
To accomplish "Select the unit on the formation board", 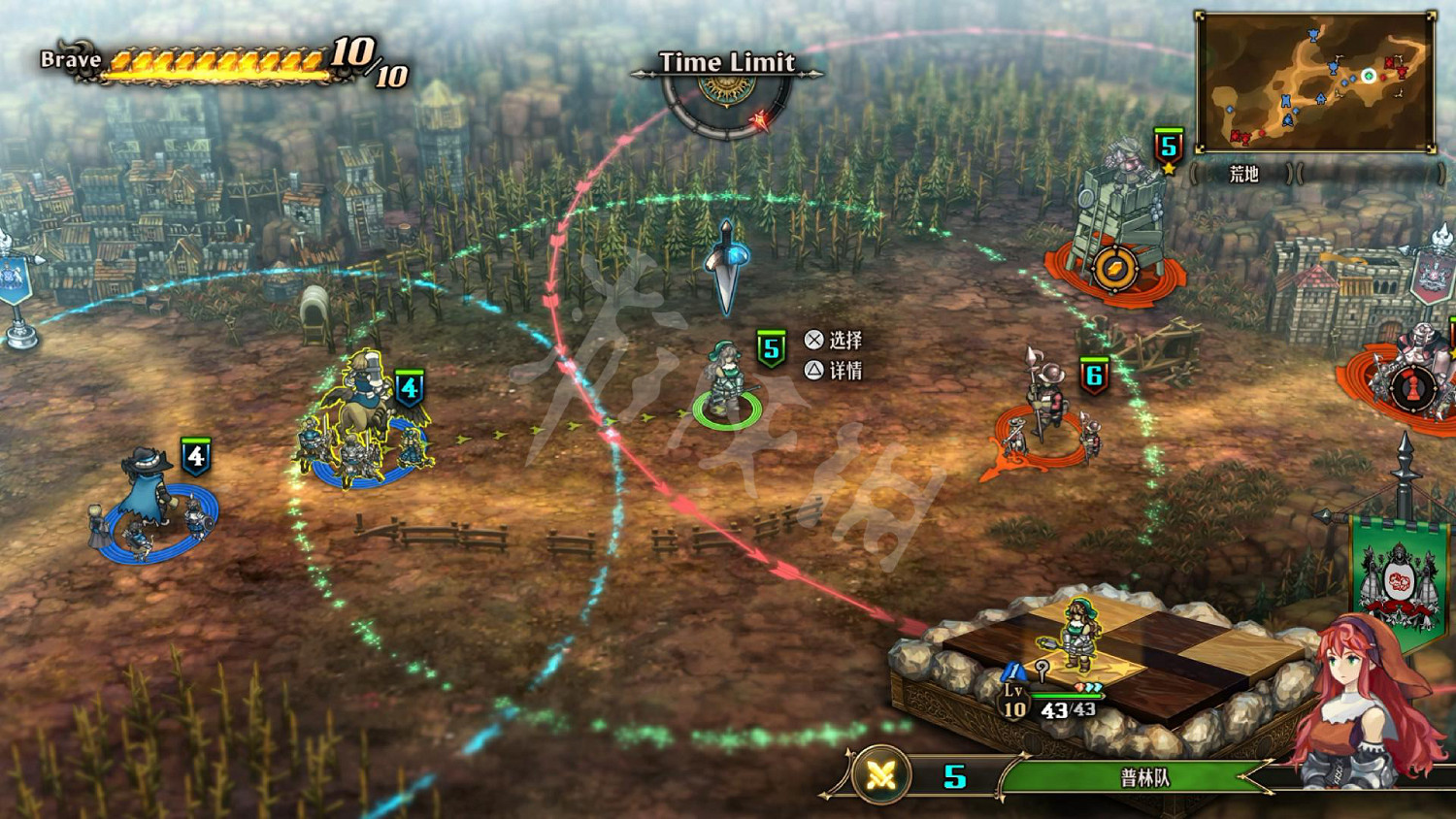I will tap(1077, 635).
